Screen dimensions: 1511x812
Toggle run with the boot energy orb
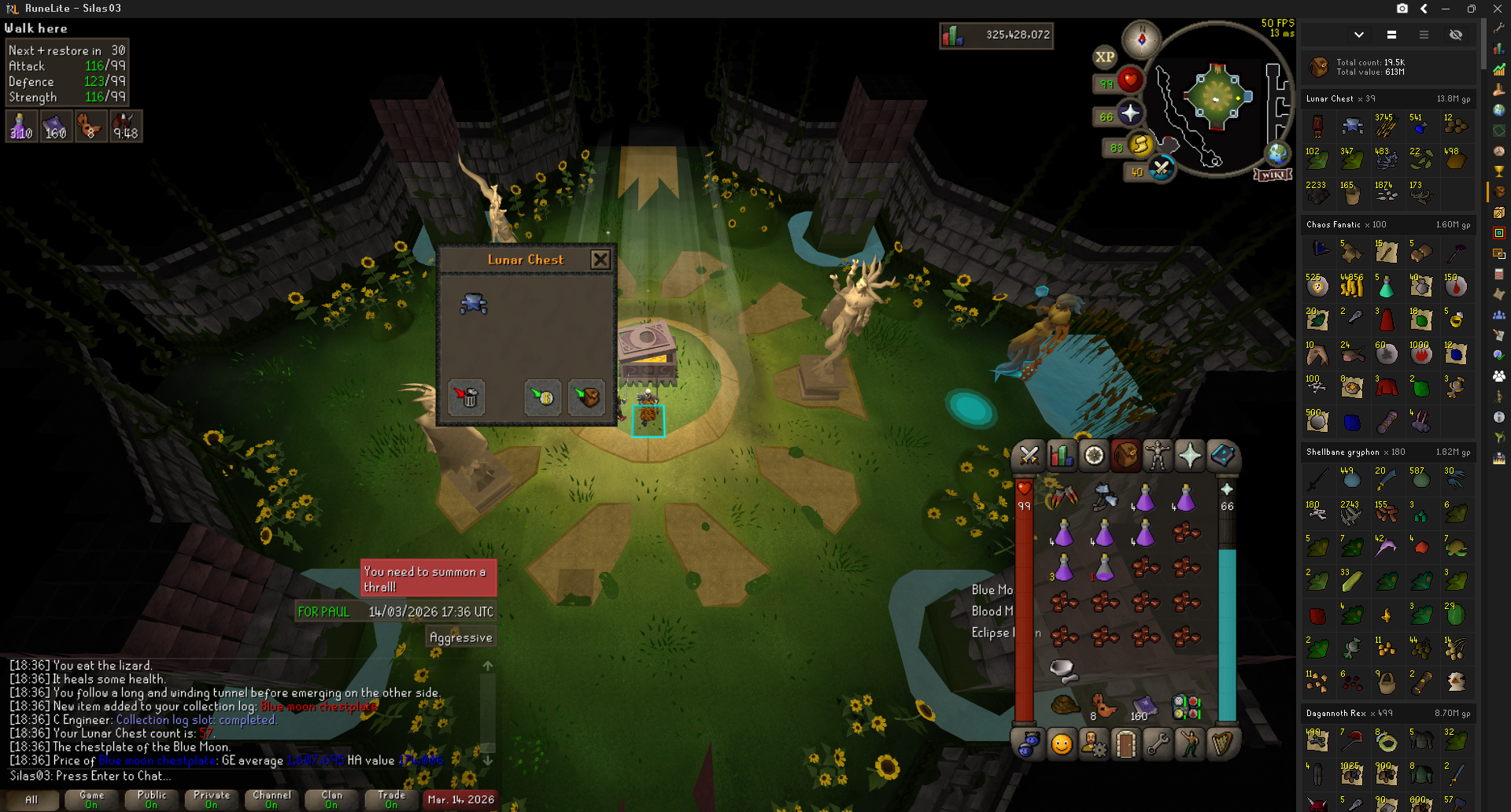pos(1140,144)
